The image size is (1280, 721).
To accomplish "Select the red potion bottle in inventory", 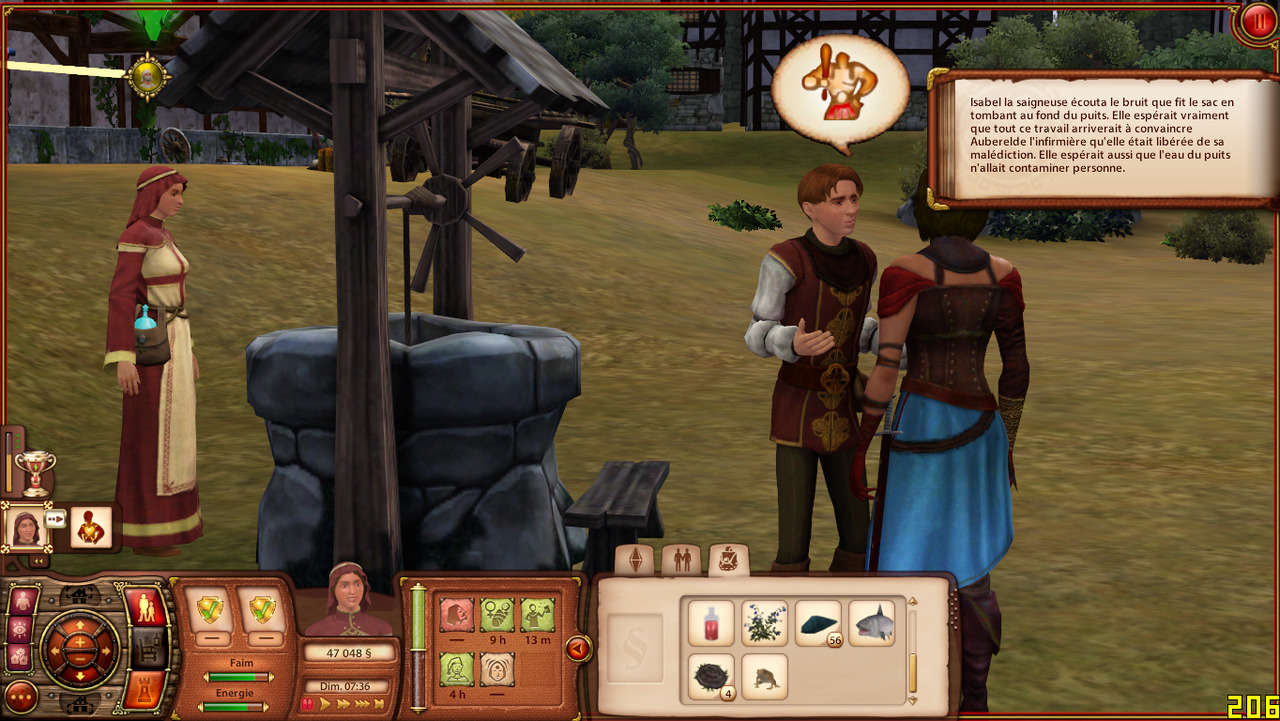I will click(x=711, y=623).
